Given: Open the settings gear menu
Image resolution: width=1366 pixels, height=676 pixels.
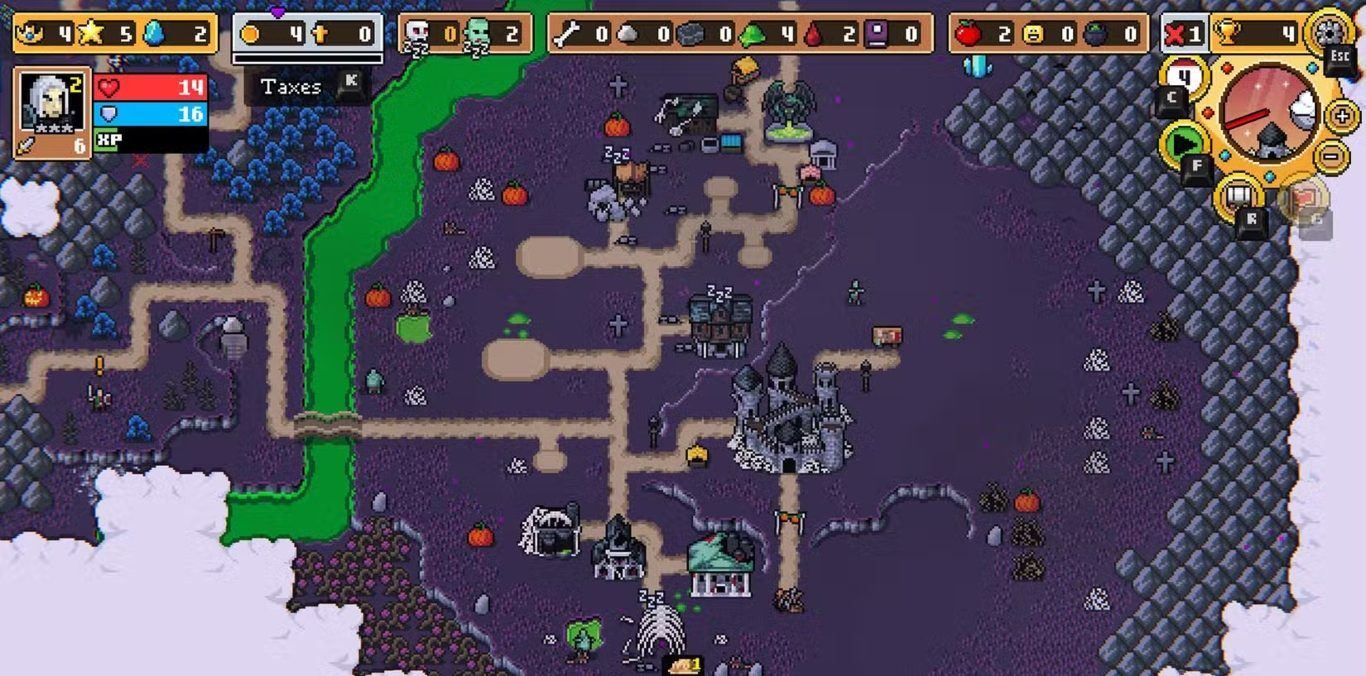Looking at the screenshot, I should 1331,30.
